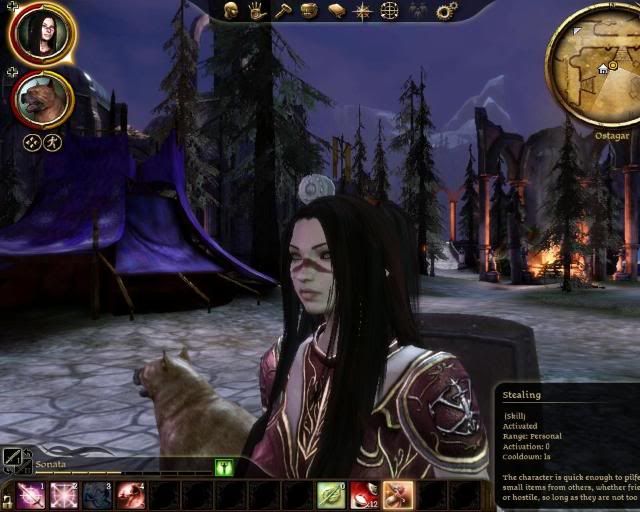The image size is (640, 512).
Task: Click the green icon above the quickbar
Action: [224, 466]
